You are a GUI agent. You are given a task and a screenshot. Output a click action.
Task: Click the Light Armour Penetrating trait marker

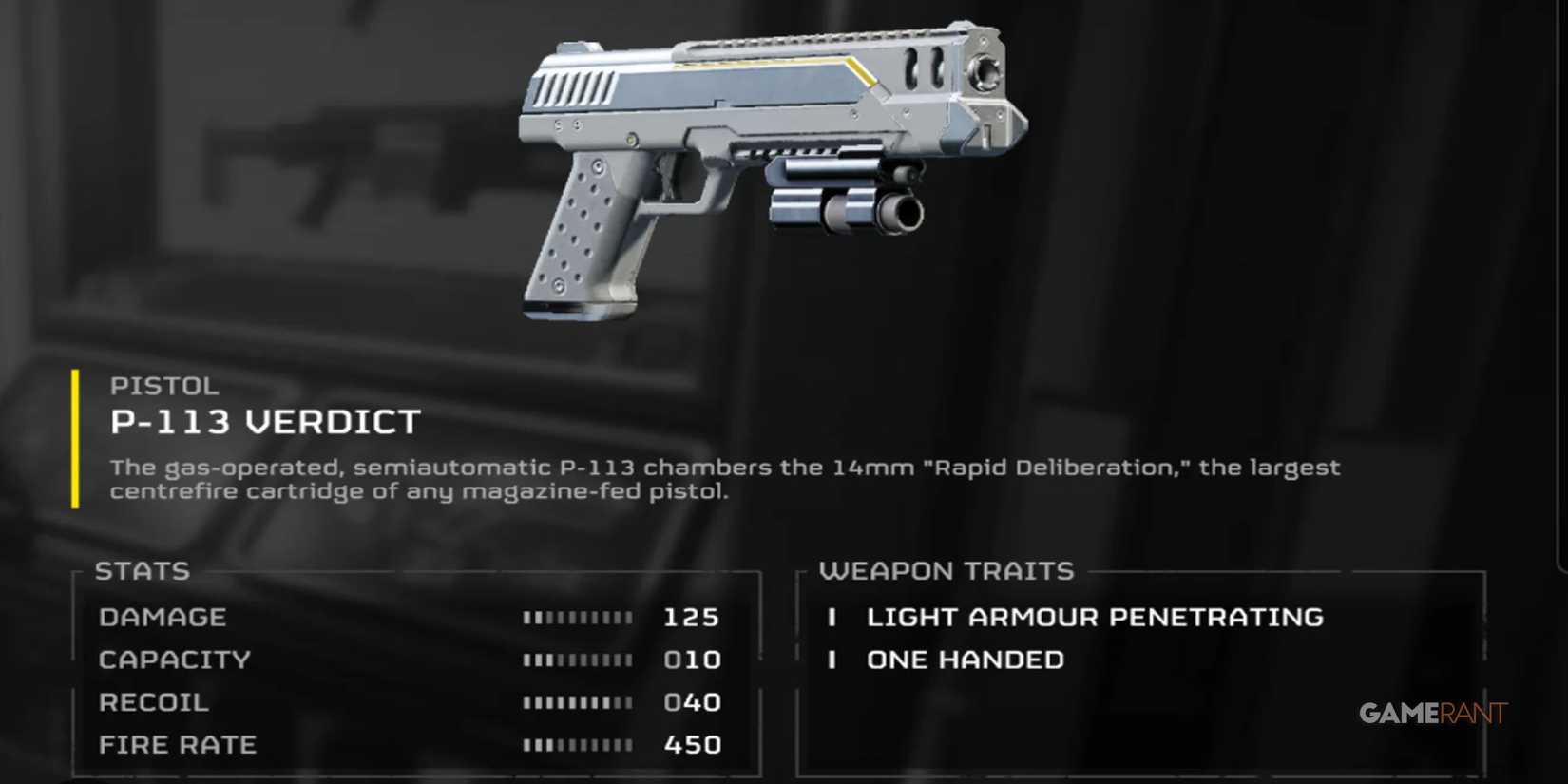[x=834, y=618]
